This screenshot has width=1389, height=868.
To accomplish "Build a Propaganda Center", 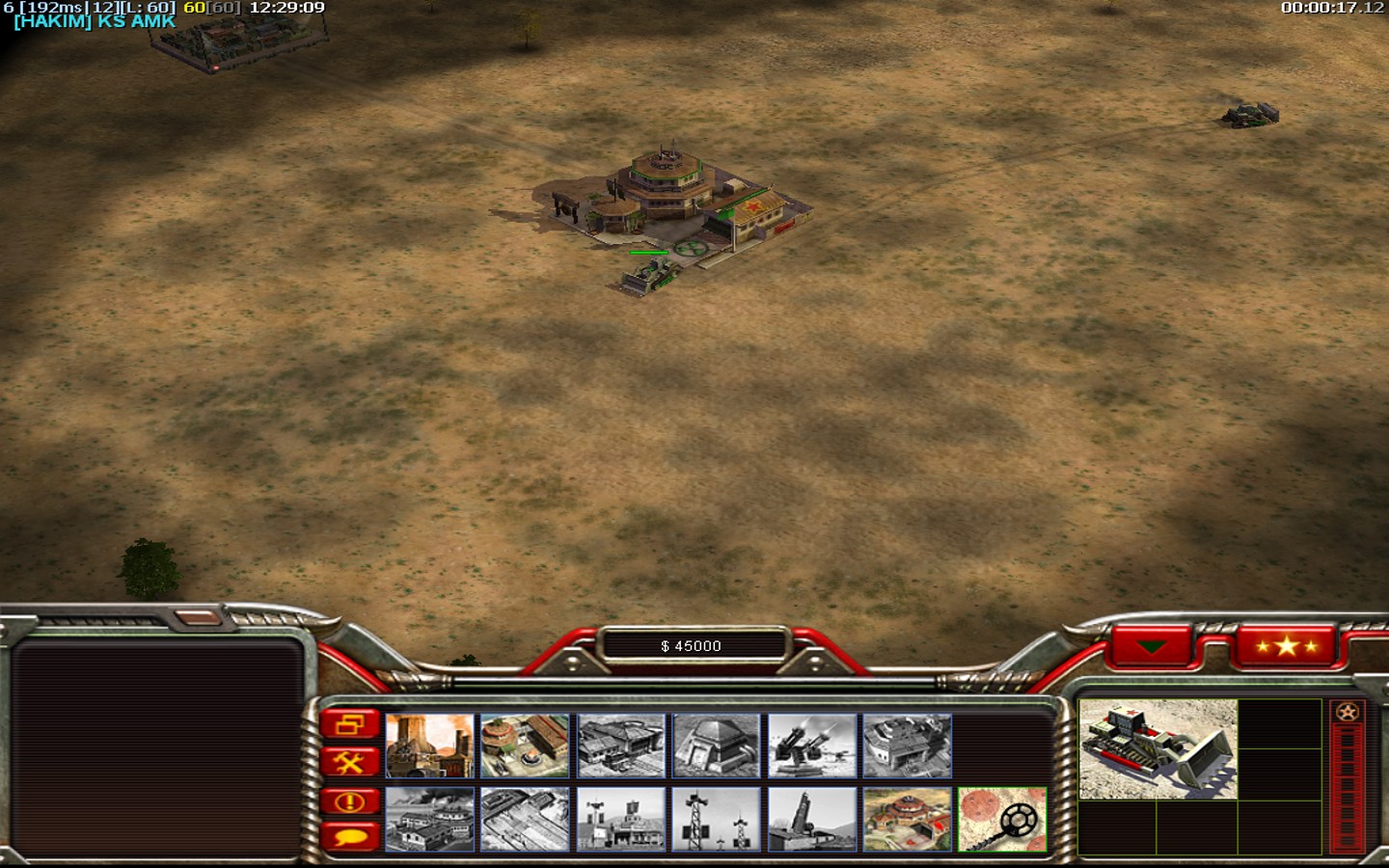I will pyautogui.click(x=429, y=820).
